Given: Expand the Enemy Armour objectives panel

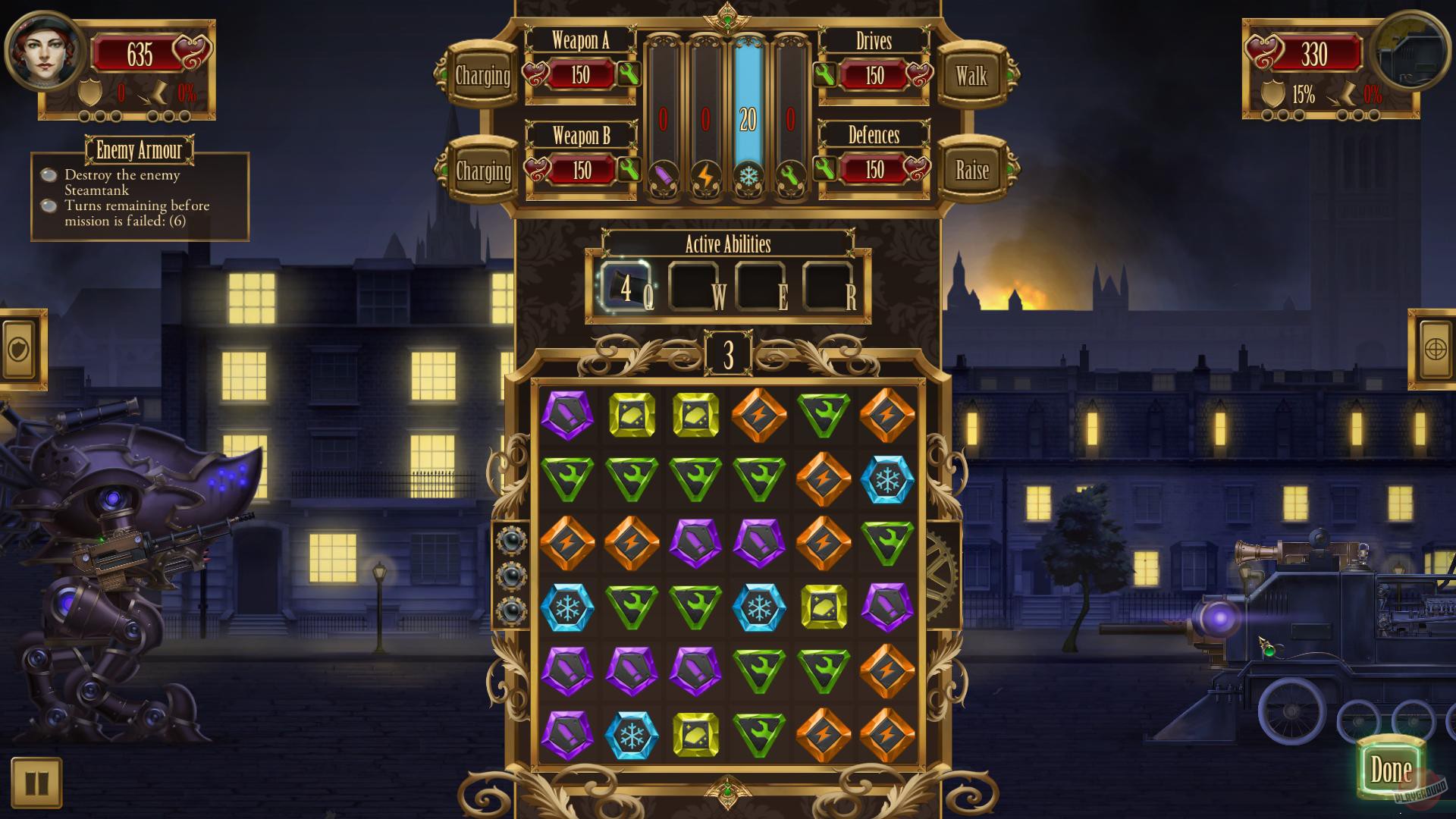Looking at the screenshot, I should pyautogui.click(x=140, y=151).
